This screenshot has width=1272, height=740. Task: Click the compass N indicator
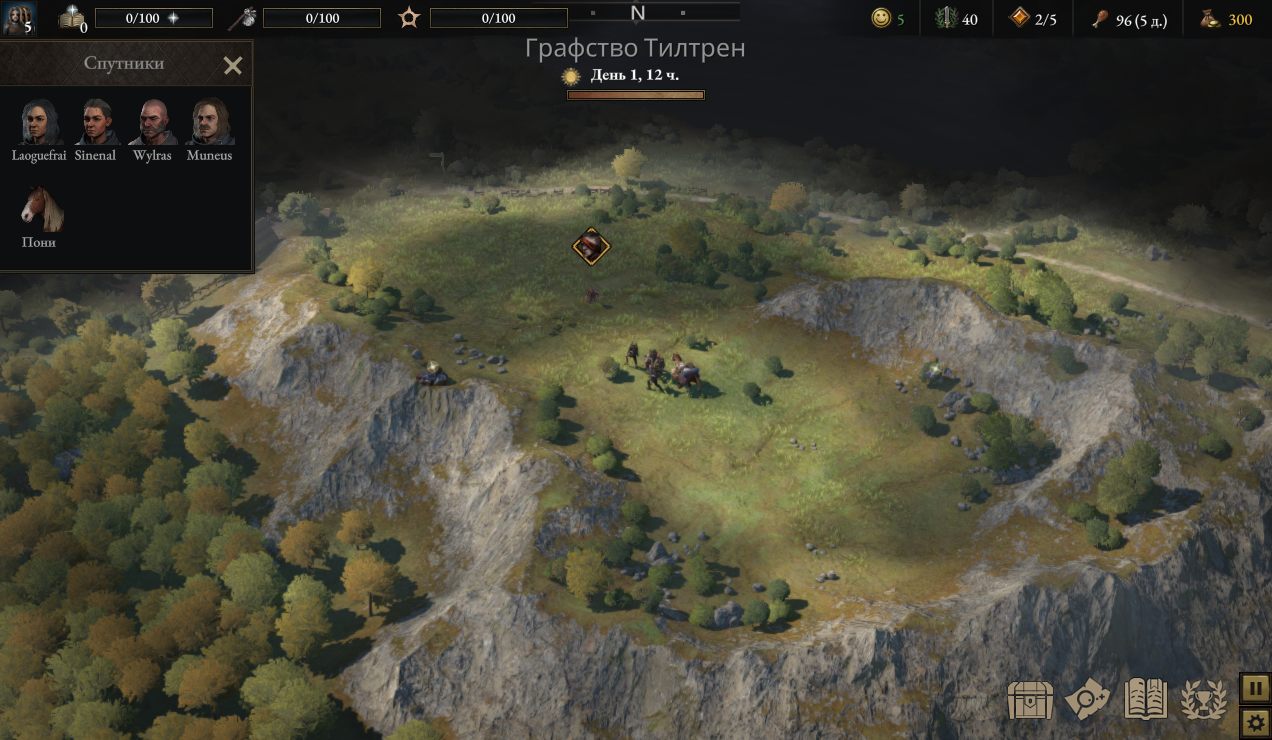pyautogui.click(x=637, y=13)
